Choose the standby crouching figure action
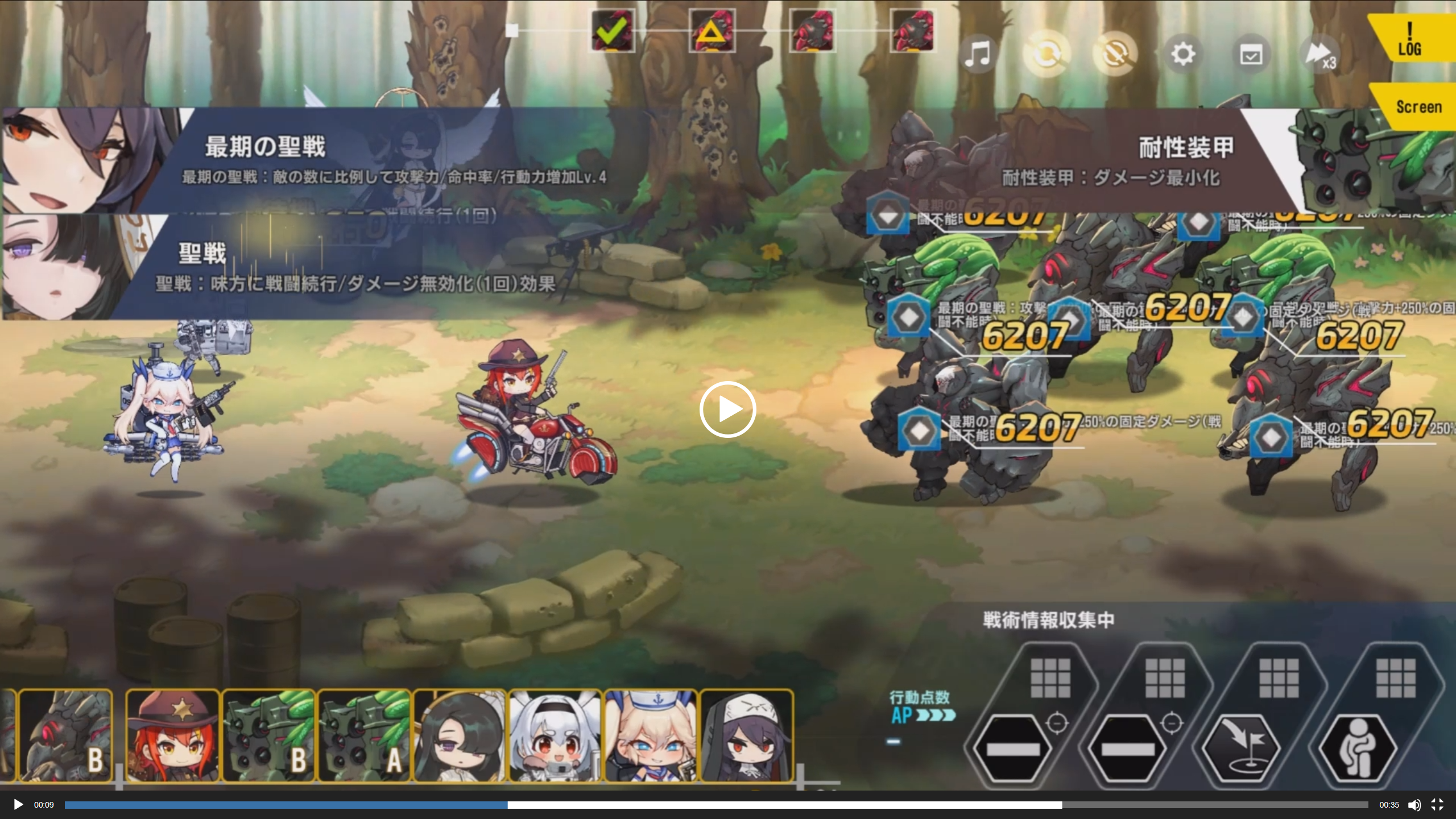This screenshot has height=819, width=1456. [x=1358, y=748]
